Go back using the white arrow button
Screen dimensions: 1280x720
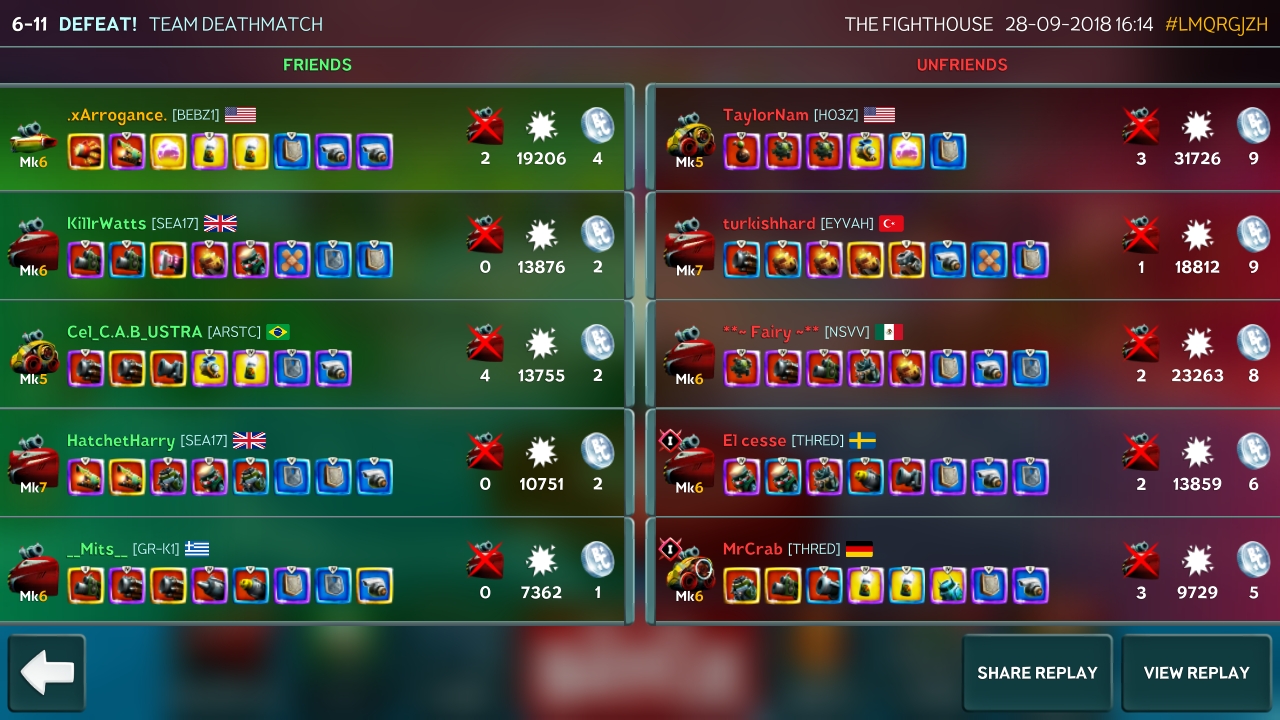47,673
